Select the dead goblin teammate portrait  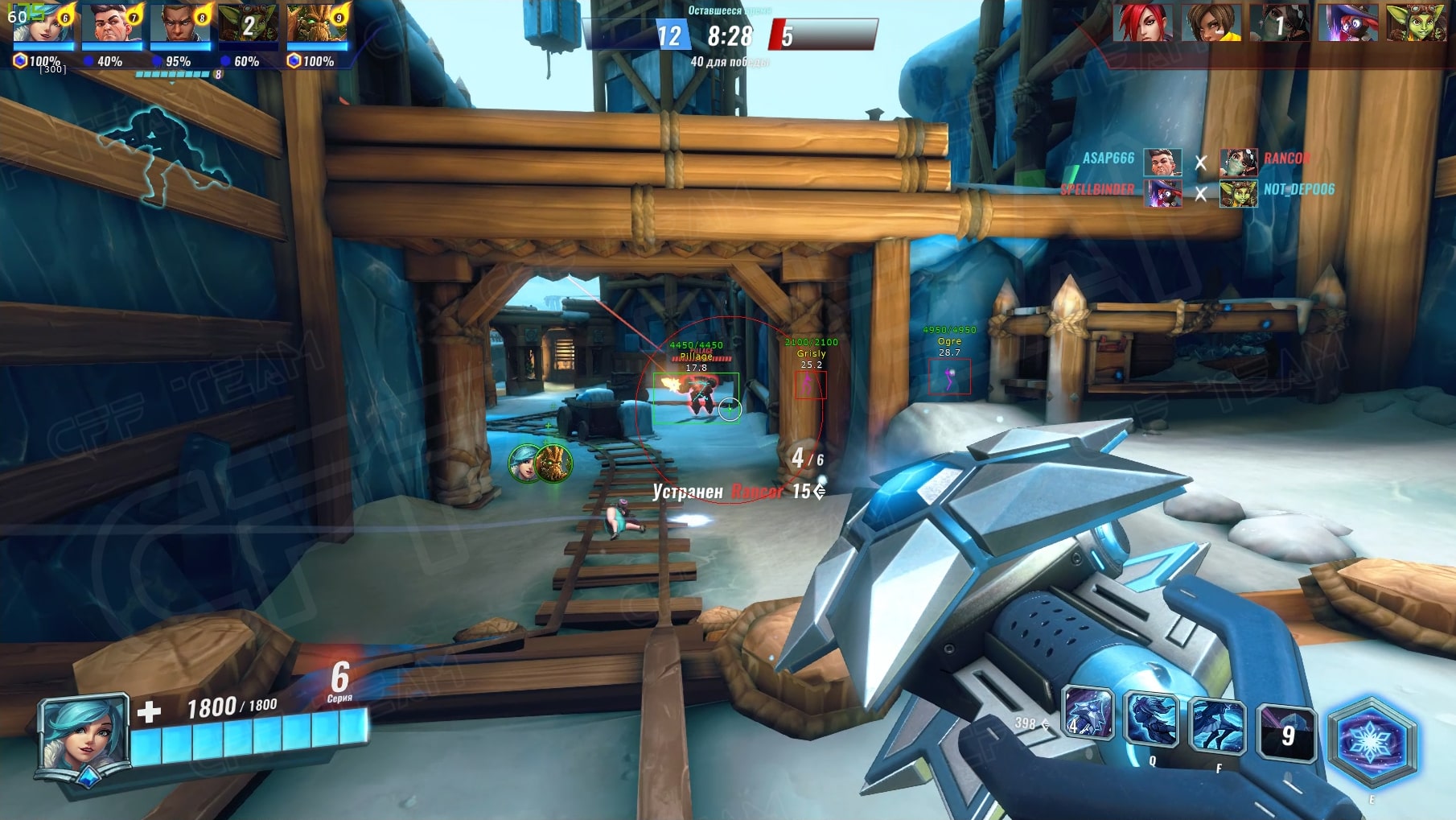248,24
